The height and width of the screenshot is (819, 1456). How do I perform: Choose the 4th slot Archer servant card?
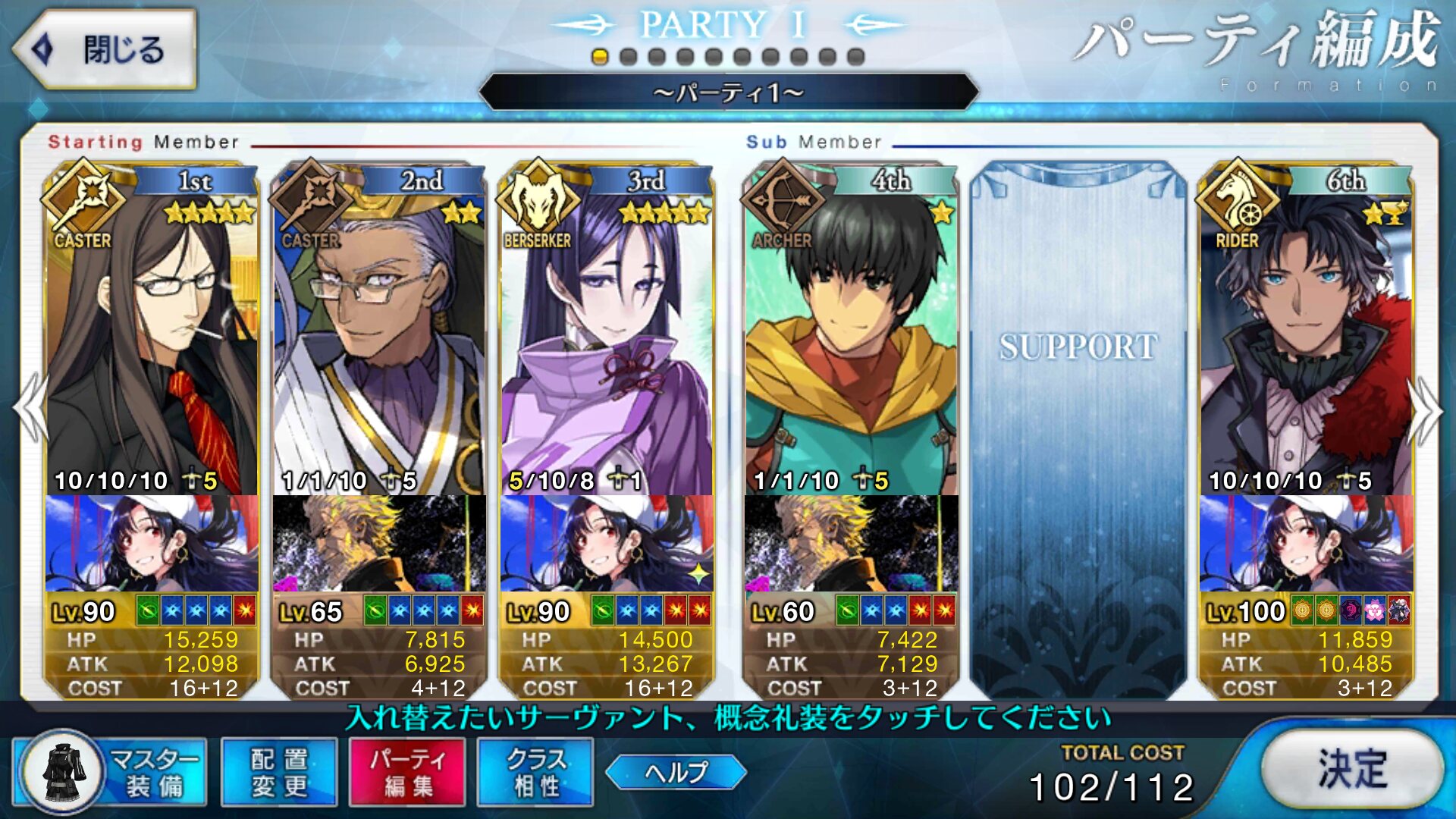click(x=851, y=334)
